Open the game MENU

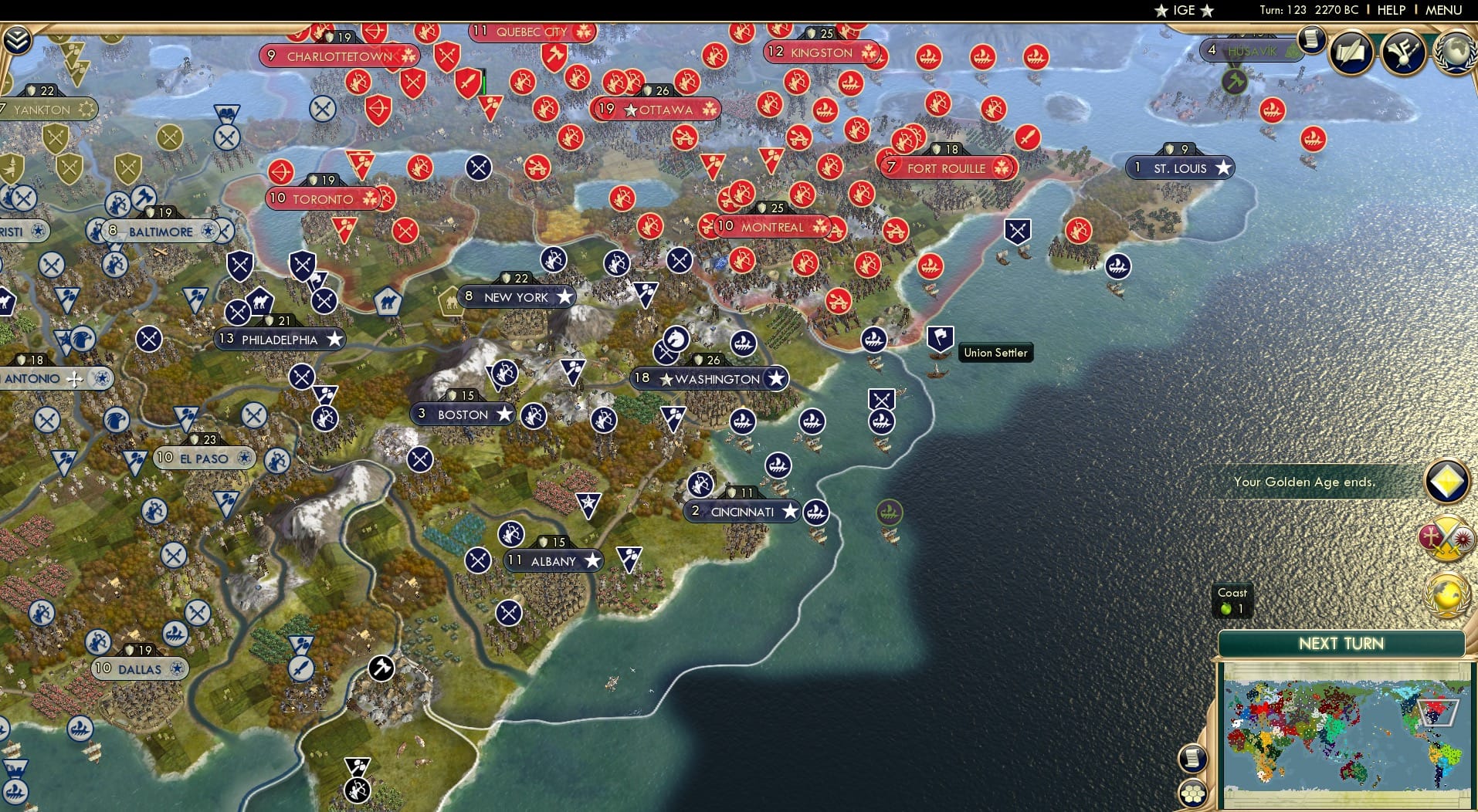(x=1443, y=10)
